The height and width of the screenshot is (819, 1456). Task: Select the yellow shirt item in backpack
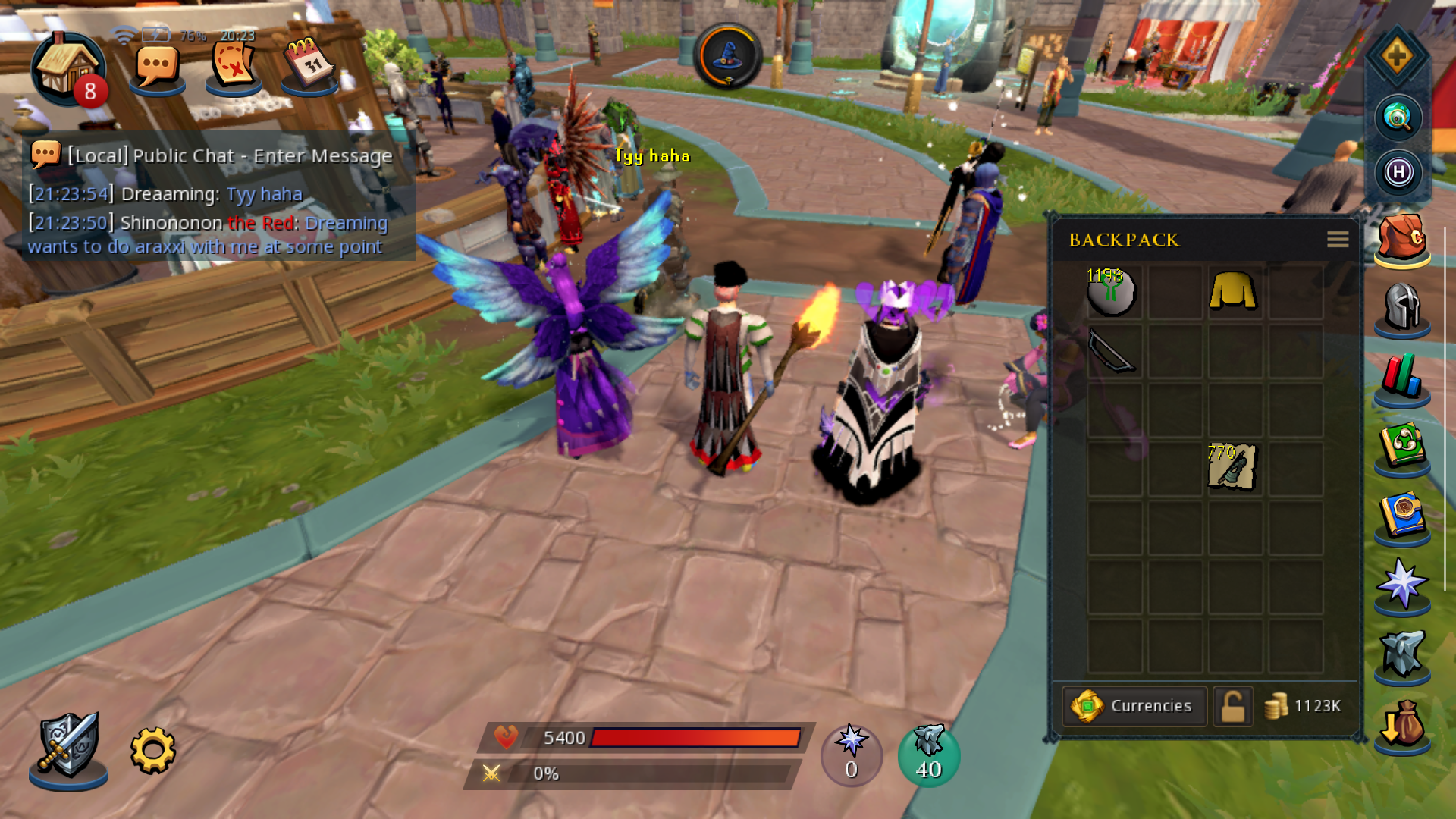[x=1233, y=291]
